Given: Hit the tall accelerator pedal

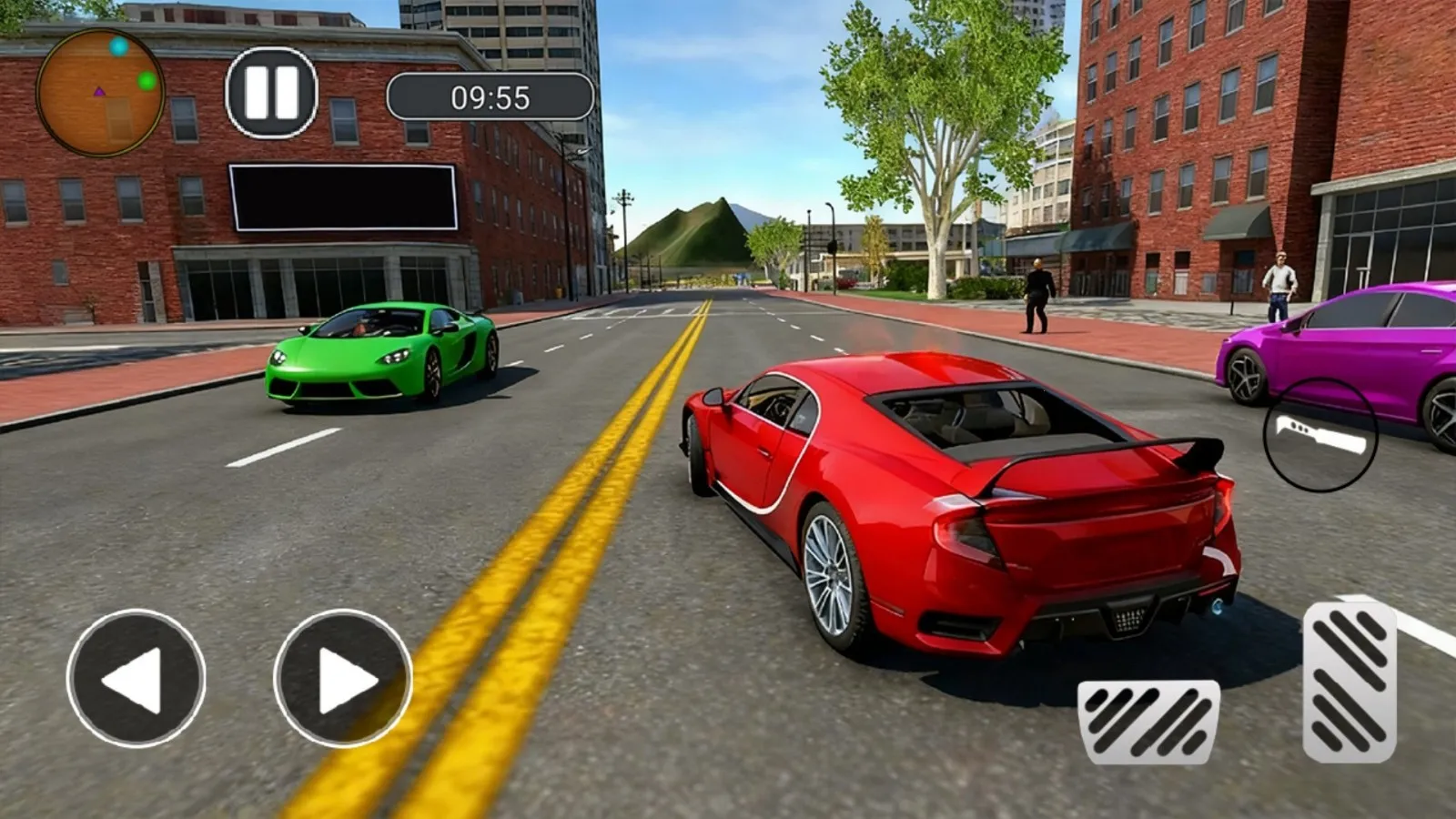Looking at the screenshot, I should point(1350,681).
